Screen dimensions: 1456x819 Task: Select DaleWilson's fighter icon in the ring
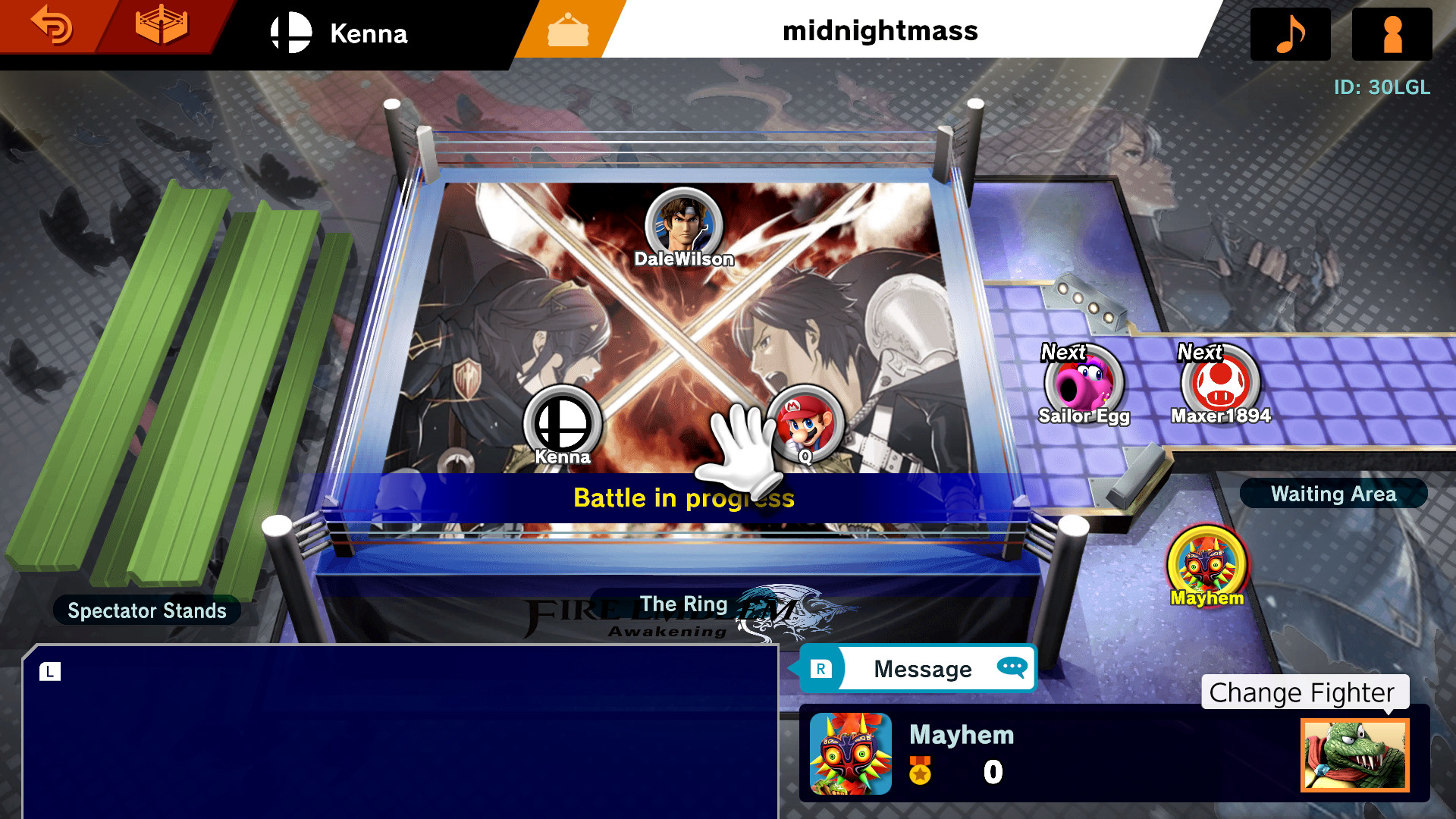click(683, 223)
